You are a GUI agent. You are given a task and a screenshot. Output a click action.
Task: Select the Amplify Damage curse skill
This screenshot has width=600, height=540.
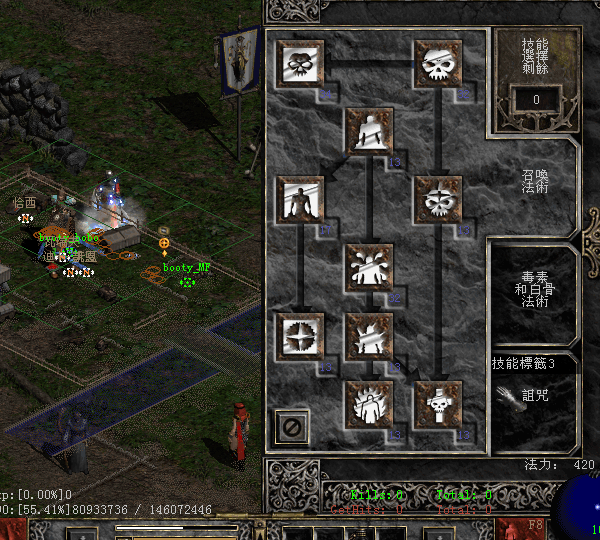(x=300, y=65)
